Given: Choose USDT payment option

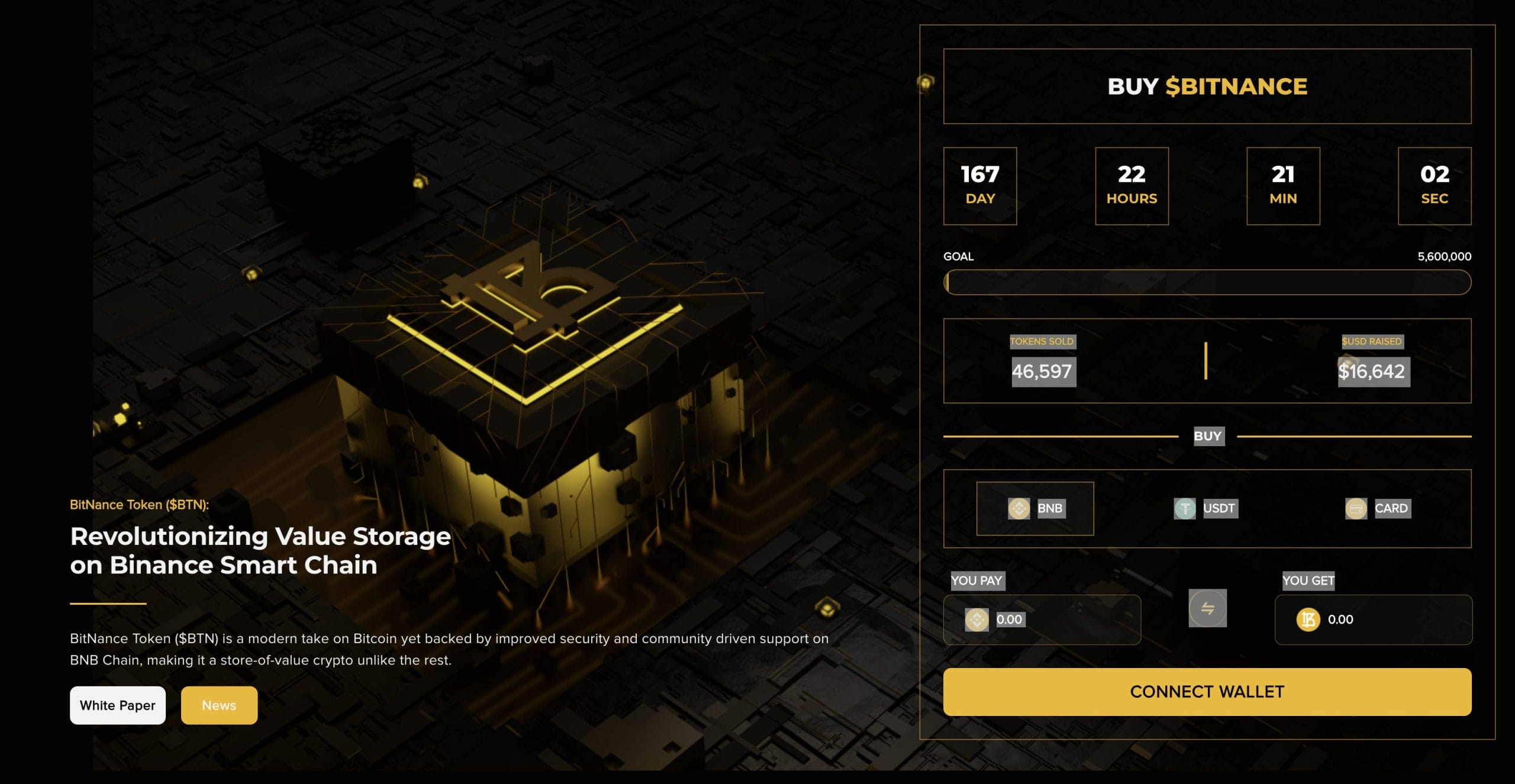Looking at the screenshot, I should tap(1206, 508).
